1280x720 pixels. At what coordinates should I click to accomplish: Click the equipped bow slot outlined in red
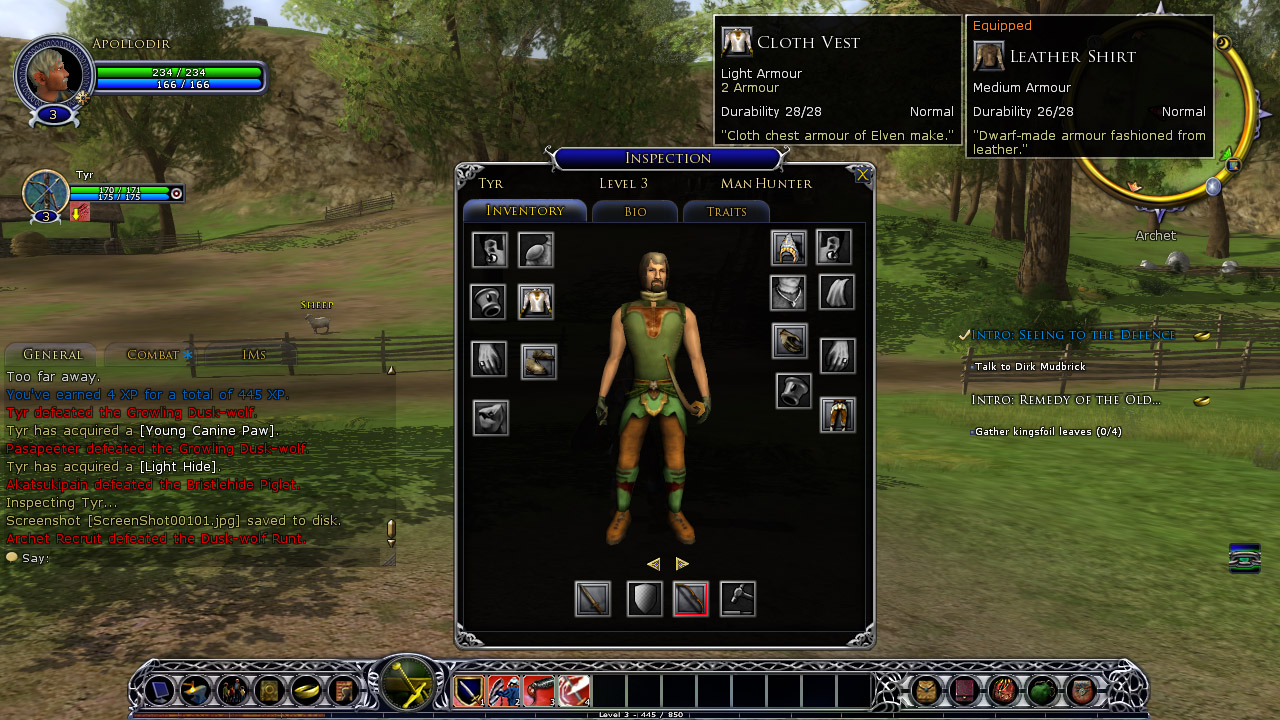coord(691,599)
